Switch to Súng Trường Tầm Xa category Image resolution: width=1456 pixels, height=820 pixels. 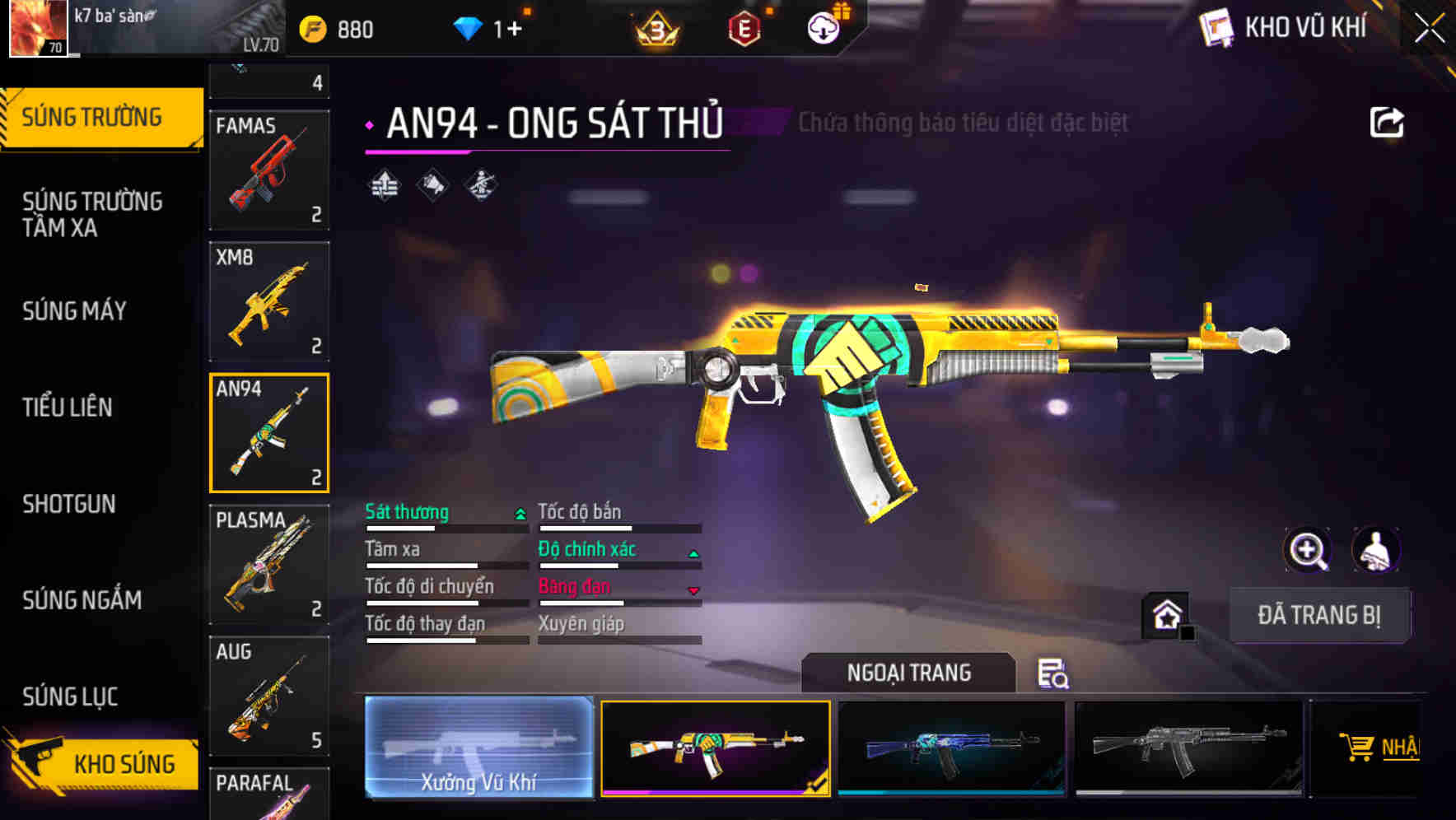point(92,214)
